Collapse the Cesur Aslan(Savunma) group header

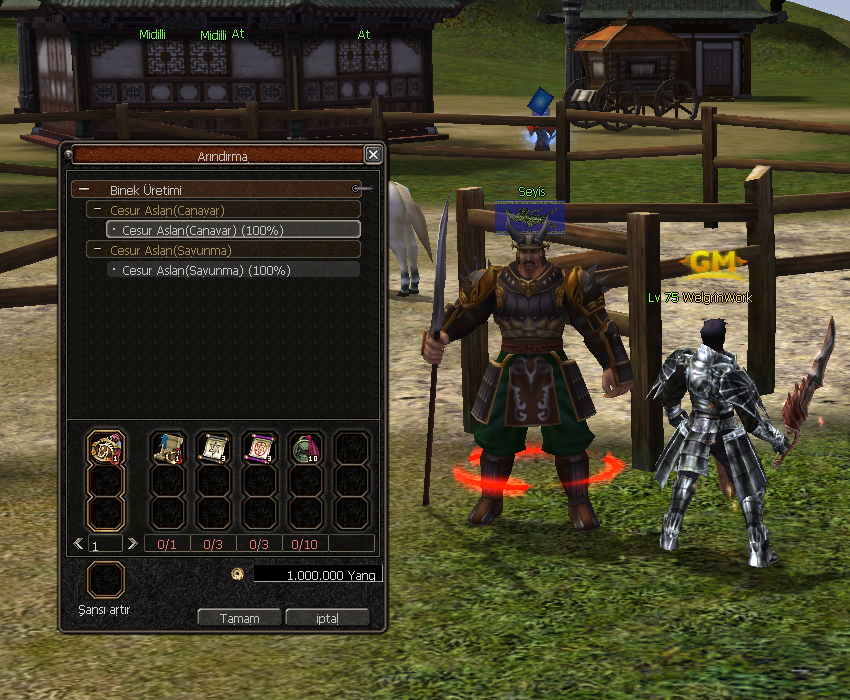click(98, 250)
